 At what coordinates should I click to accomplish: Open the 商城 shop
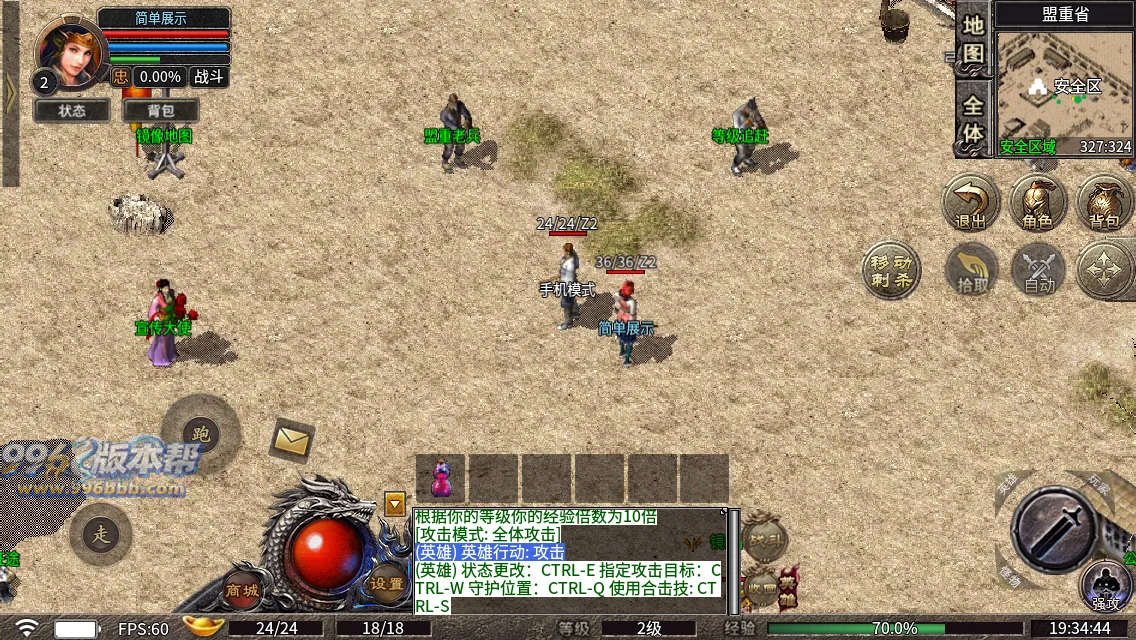coord(242,589)
